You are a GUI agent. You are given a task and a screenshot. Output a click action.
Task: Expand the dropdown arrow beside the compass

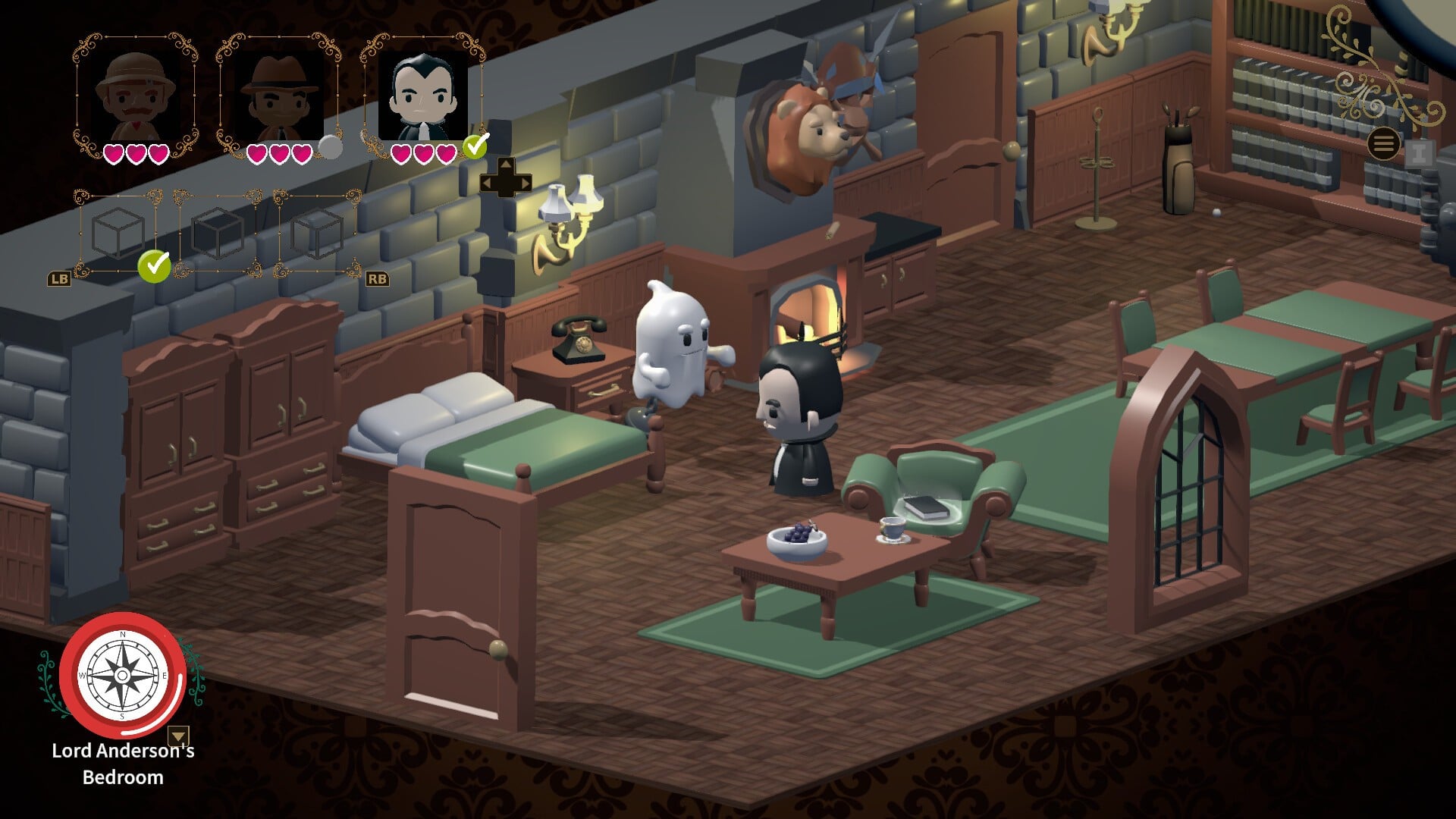coord(178,736)
